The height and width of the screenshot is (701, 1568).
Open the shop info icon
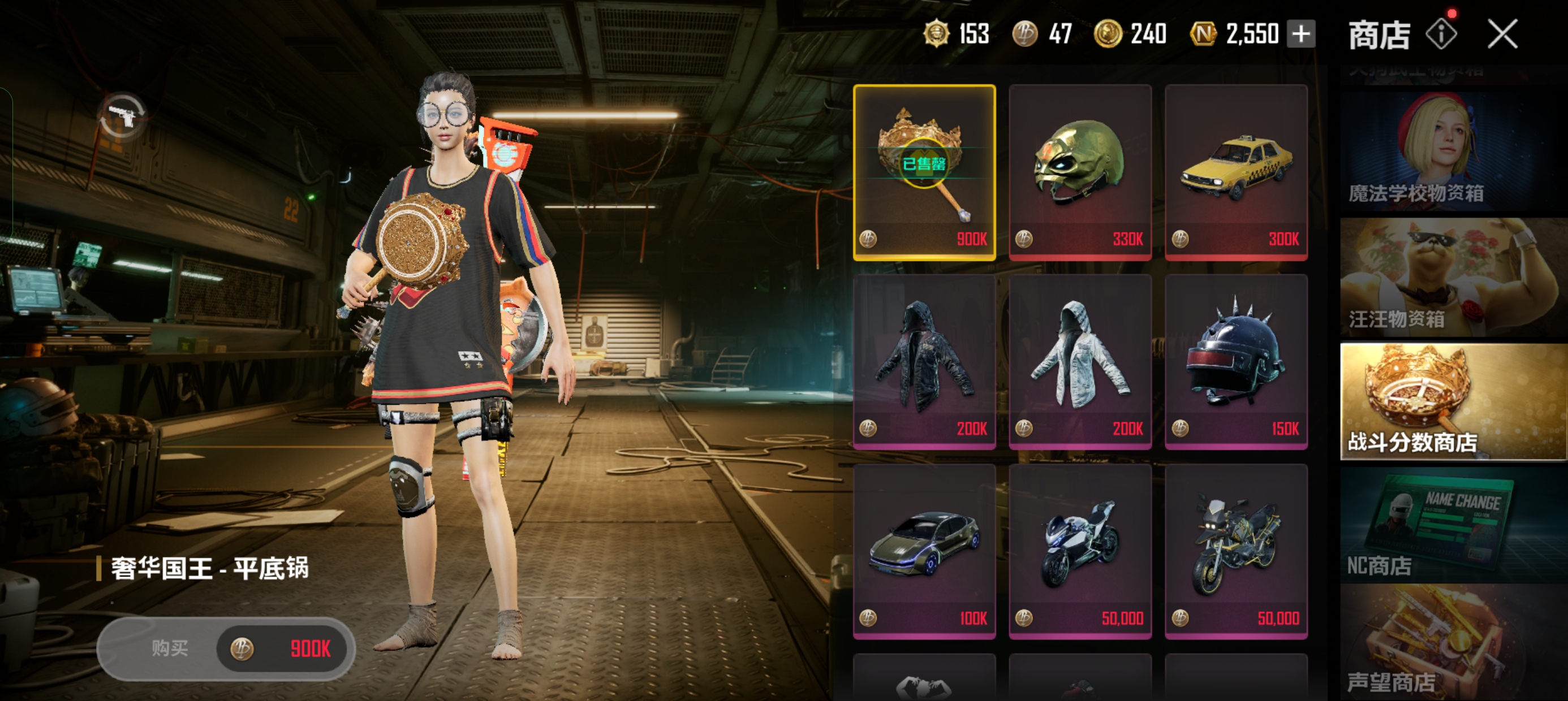(x=1441, y=34)
